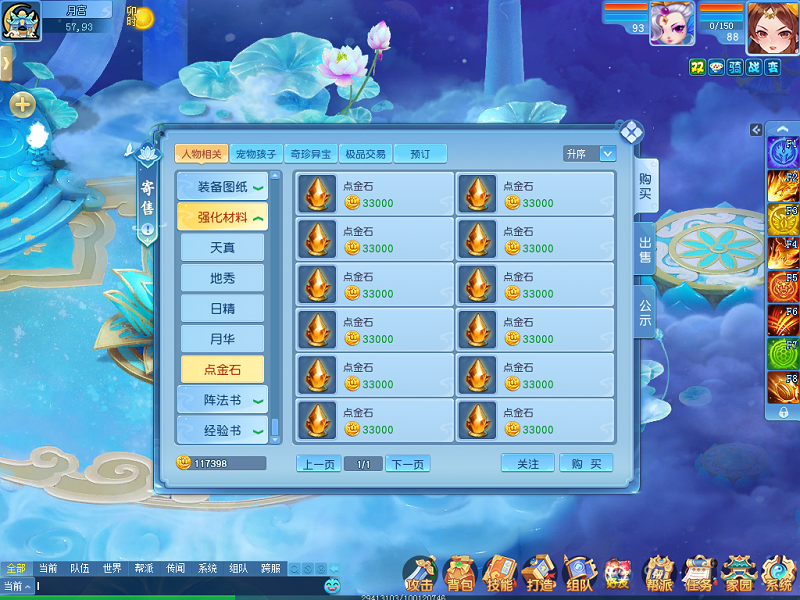Open the 背包 backpack
The height and width of the screenshot is (600, 800).
tap(459, 573)
